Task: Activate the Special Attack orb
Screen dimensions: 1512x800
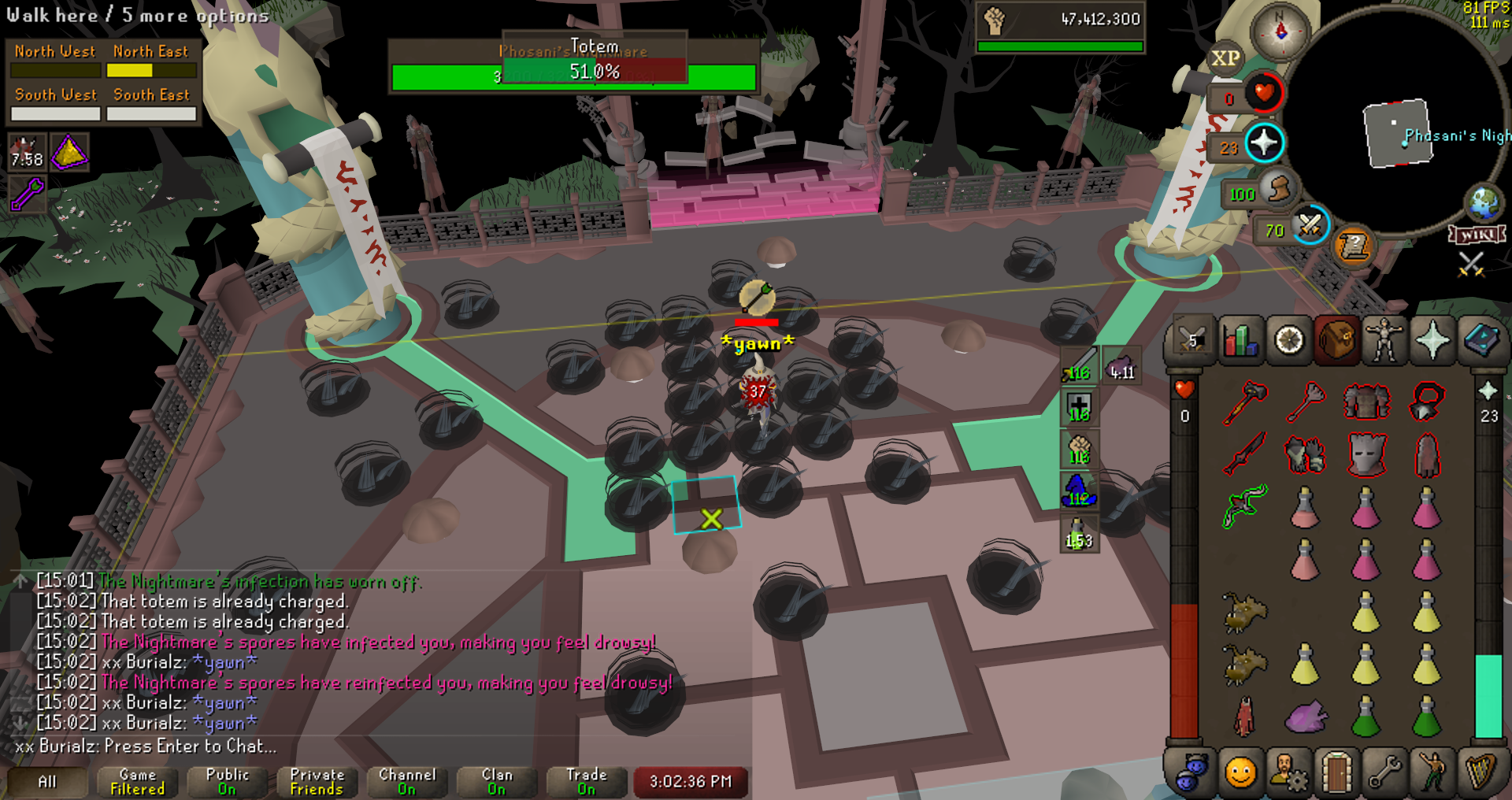Action: tap(1309, 225)
